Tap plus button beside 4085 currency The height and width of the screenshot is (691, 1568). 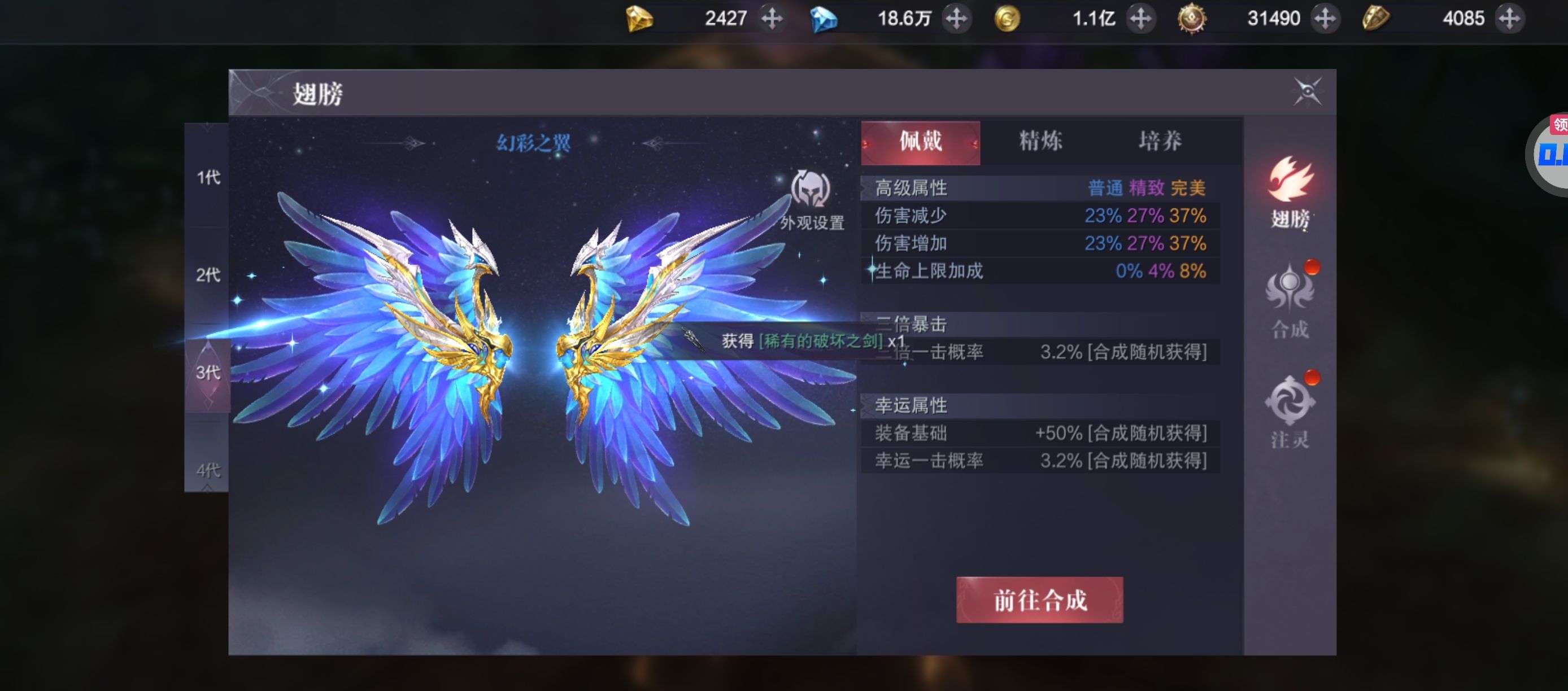pos(1509,18)
